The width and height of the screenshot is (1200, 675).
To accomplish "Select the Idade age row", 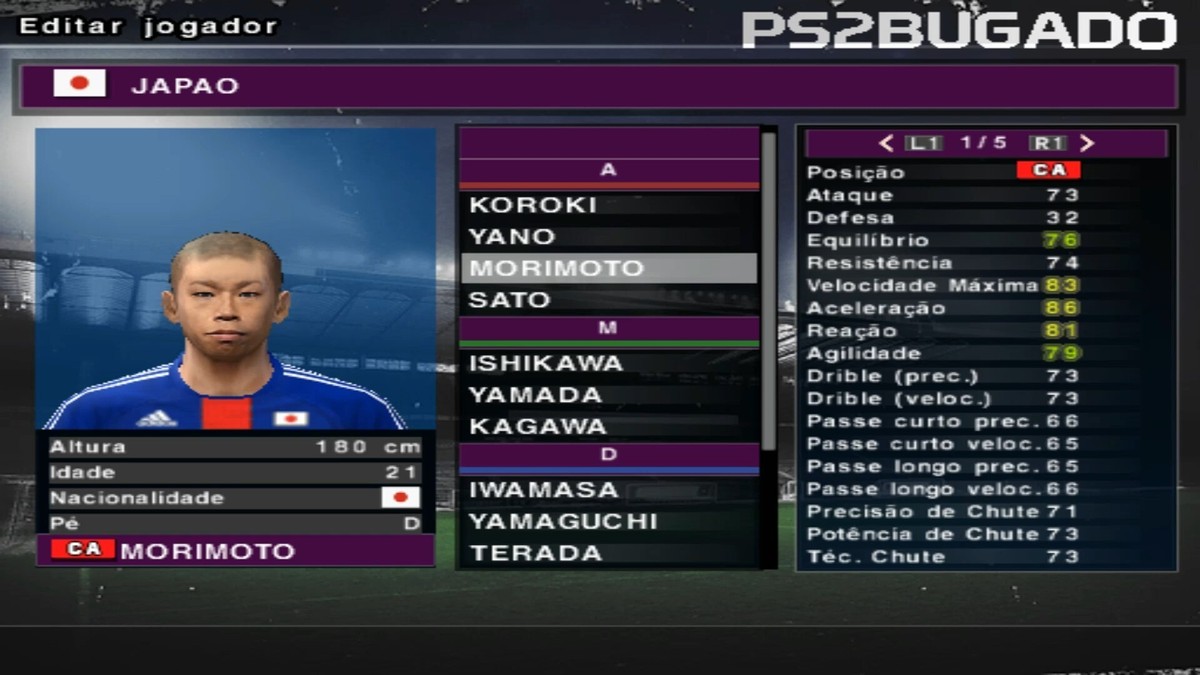I will coord(235,472).
